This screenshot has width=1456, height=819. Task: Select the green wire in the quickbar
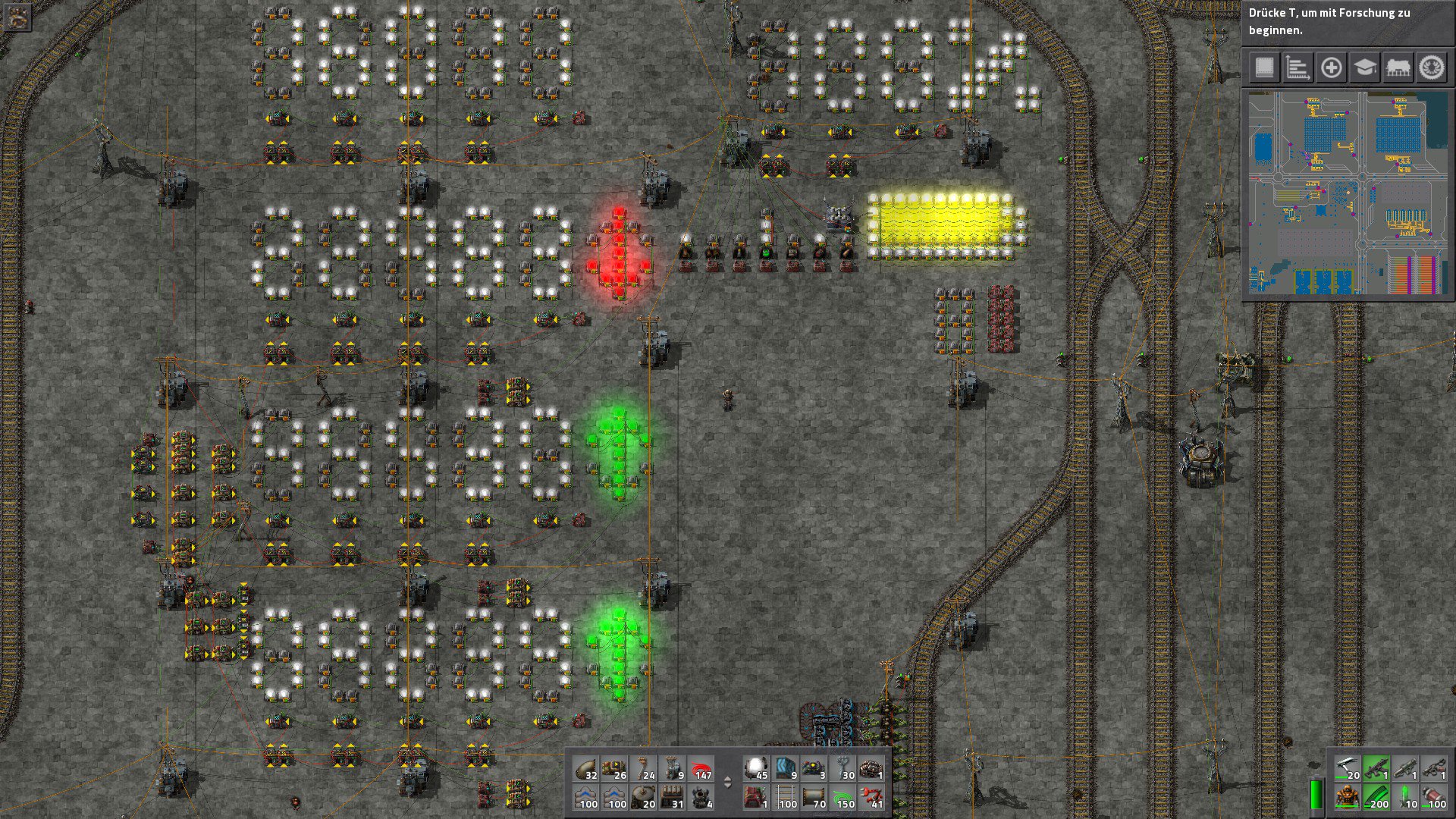pyautogui.click(x=843, y=797)
